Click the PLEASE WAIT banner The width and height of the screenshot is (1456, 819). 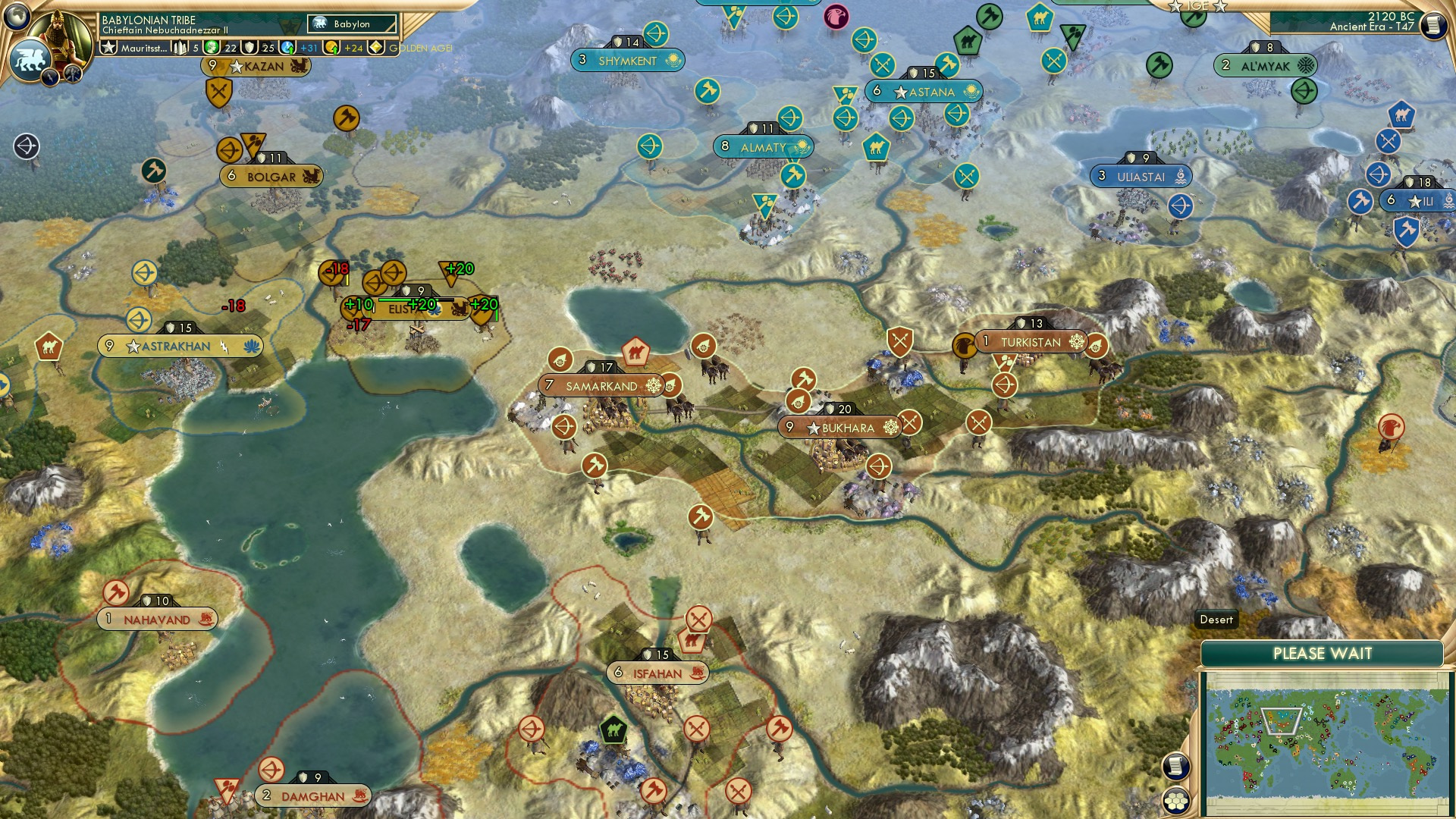point(1323,653)
